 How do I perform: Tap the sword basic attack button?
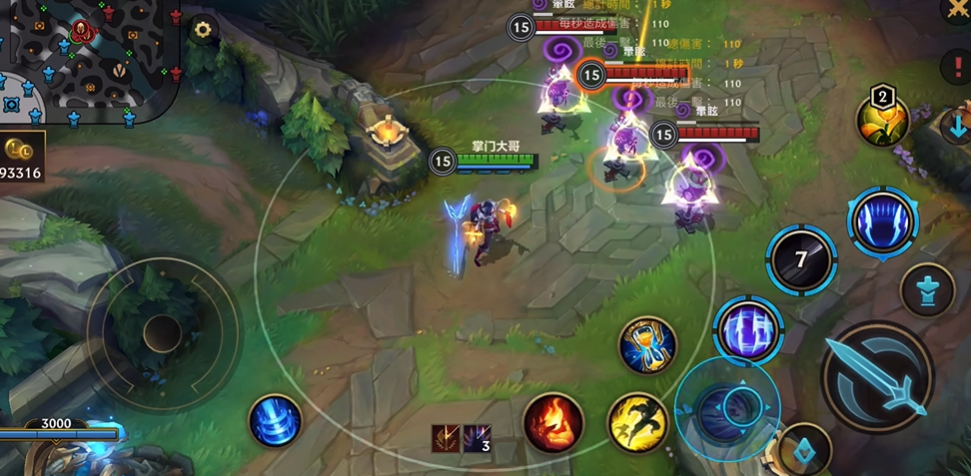coord(877,376)
